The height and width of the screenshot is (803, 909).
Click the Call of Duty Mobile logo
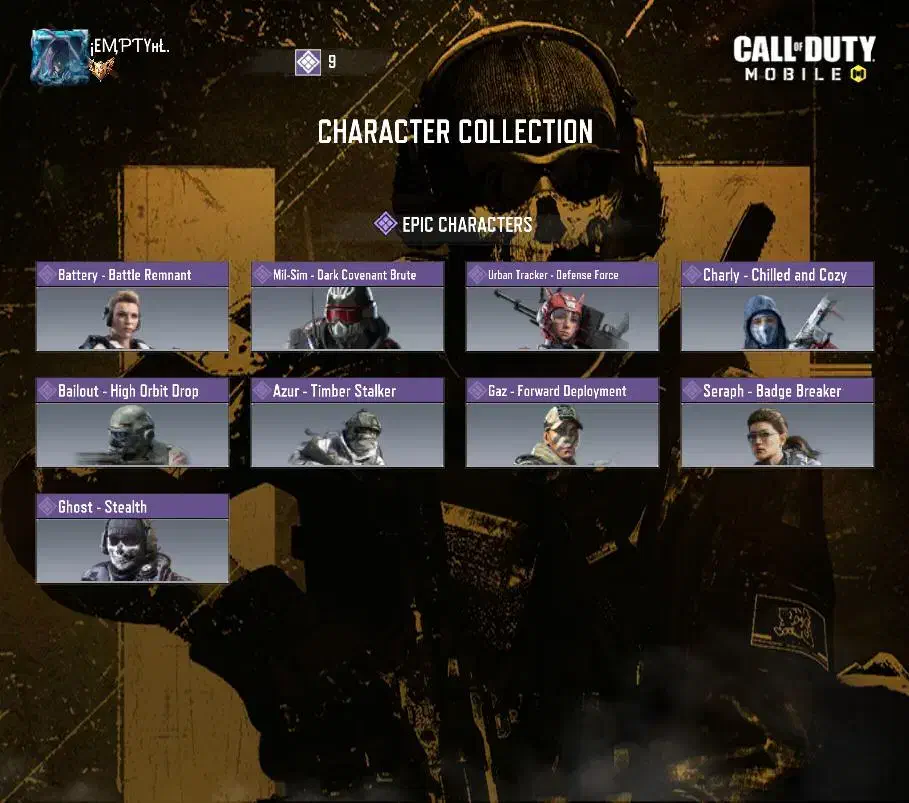803,59
